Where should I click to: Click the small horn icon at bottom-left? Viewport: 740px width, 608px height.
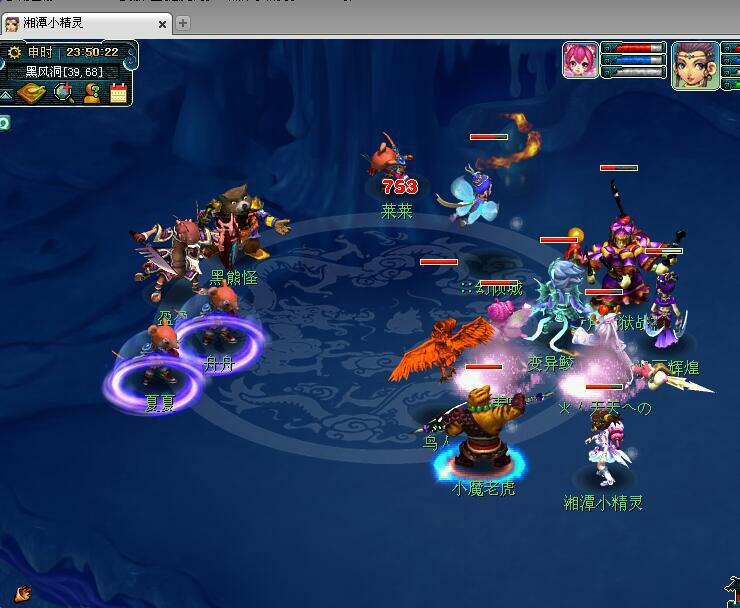[21, 593]
